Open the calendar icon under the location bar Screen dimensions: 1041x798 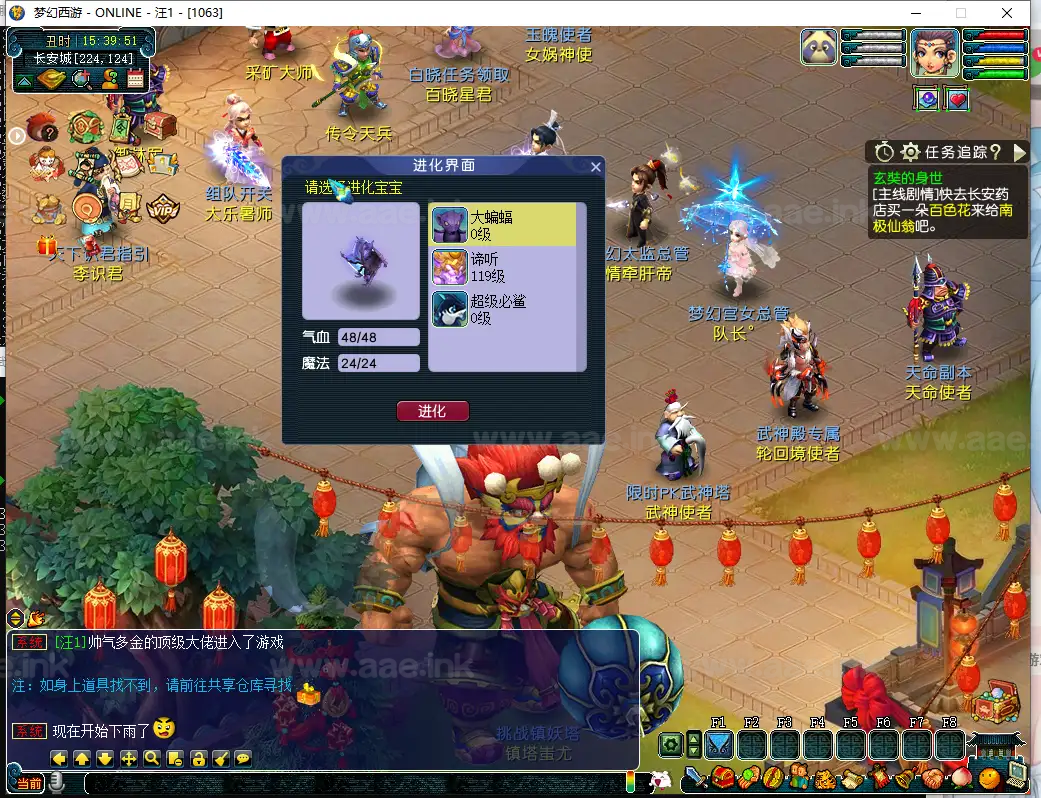136,80
